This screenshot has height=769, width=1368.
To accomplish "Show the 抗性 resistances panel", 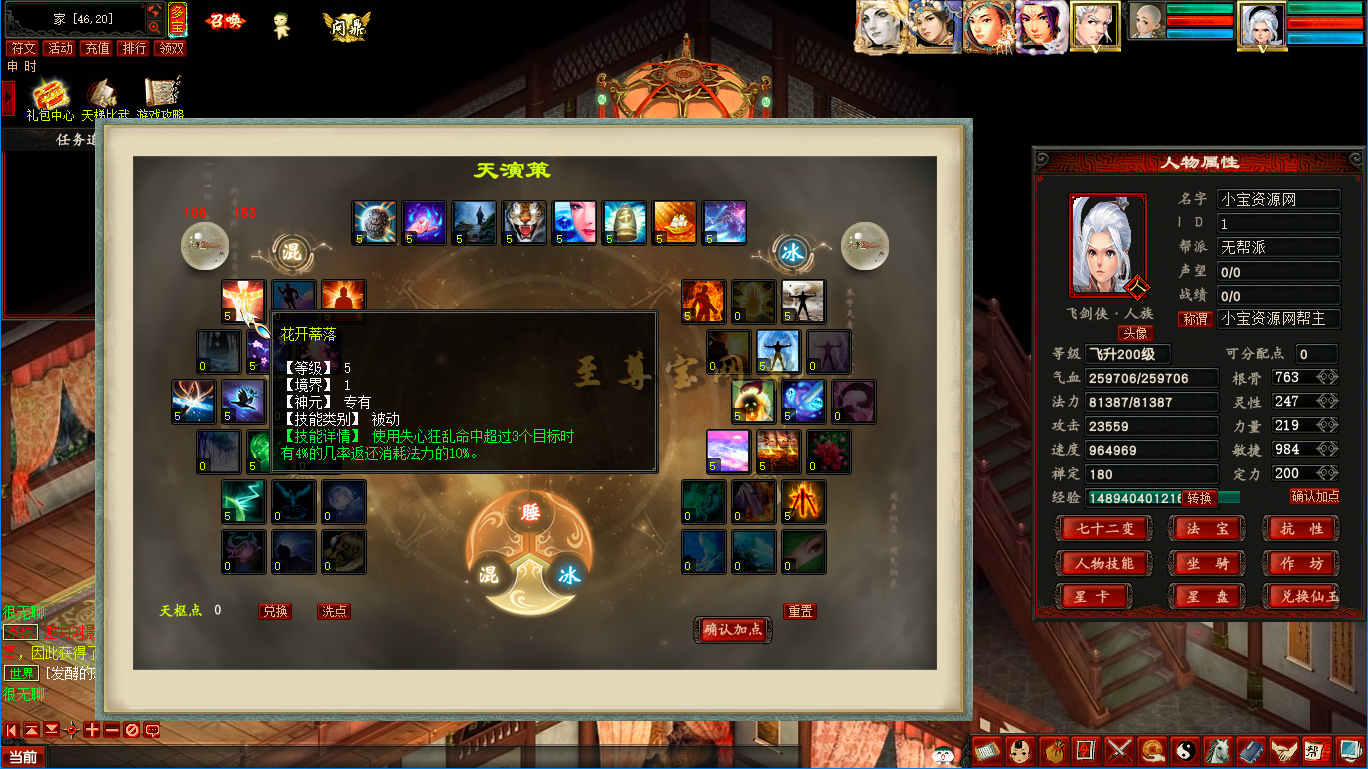I will (x=1301, y=529).
